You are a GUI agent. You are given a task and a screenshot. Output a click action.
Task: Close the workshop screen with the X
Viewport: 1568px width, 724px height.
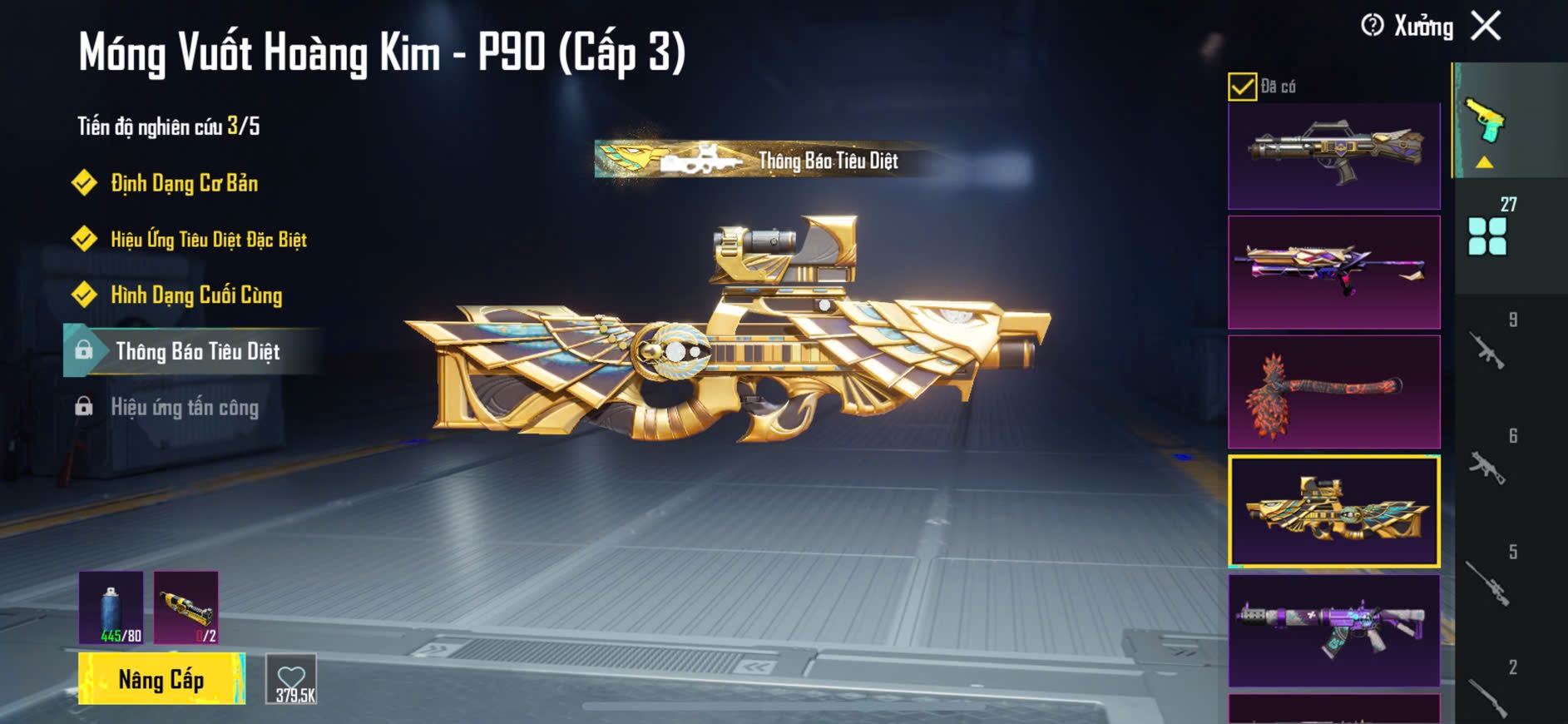(1486, 26)
